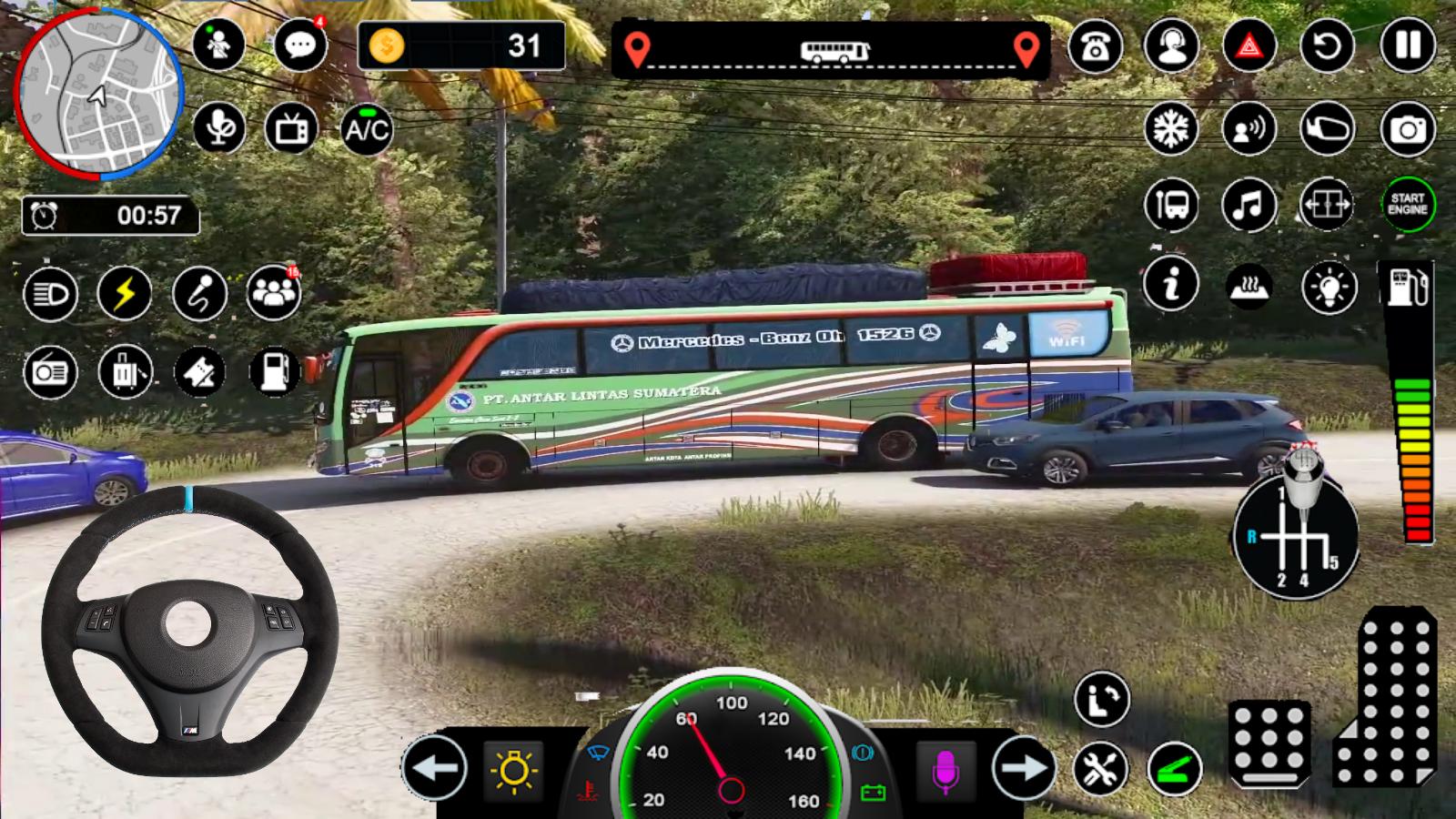Tap the snowflake icon
1456x819 pixels.
coord(1171,129)
